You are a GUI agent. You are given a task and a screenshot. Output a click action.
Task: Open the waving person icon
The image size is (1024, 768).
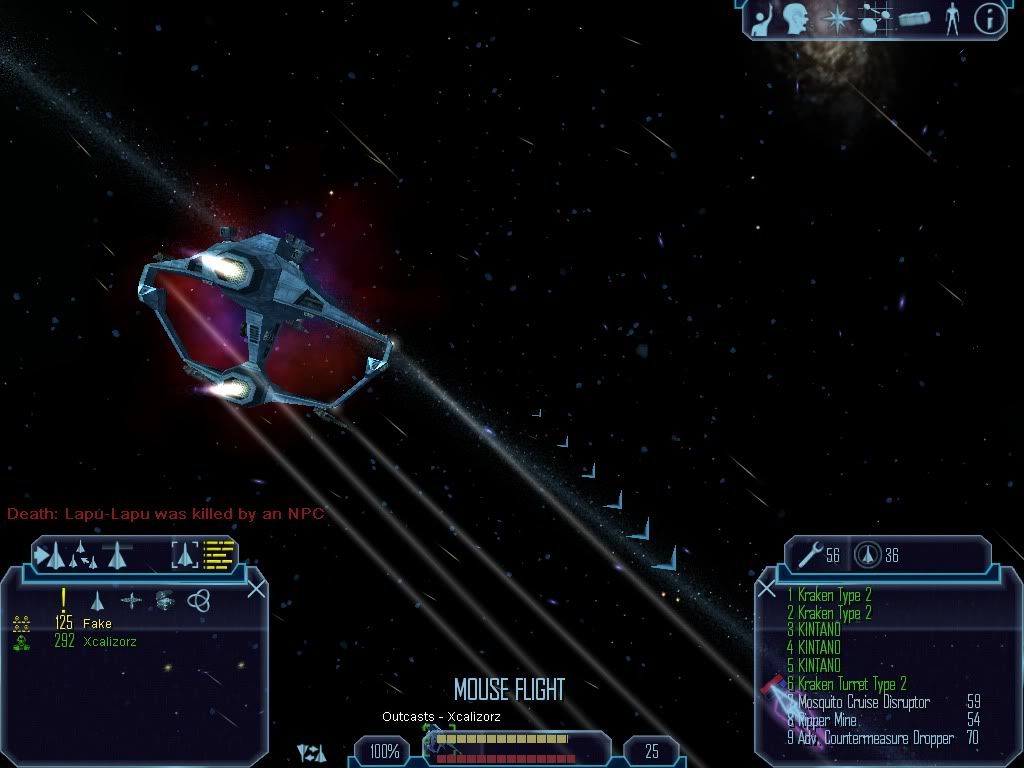click(x=762, y=19)
